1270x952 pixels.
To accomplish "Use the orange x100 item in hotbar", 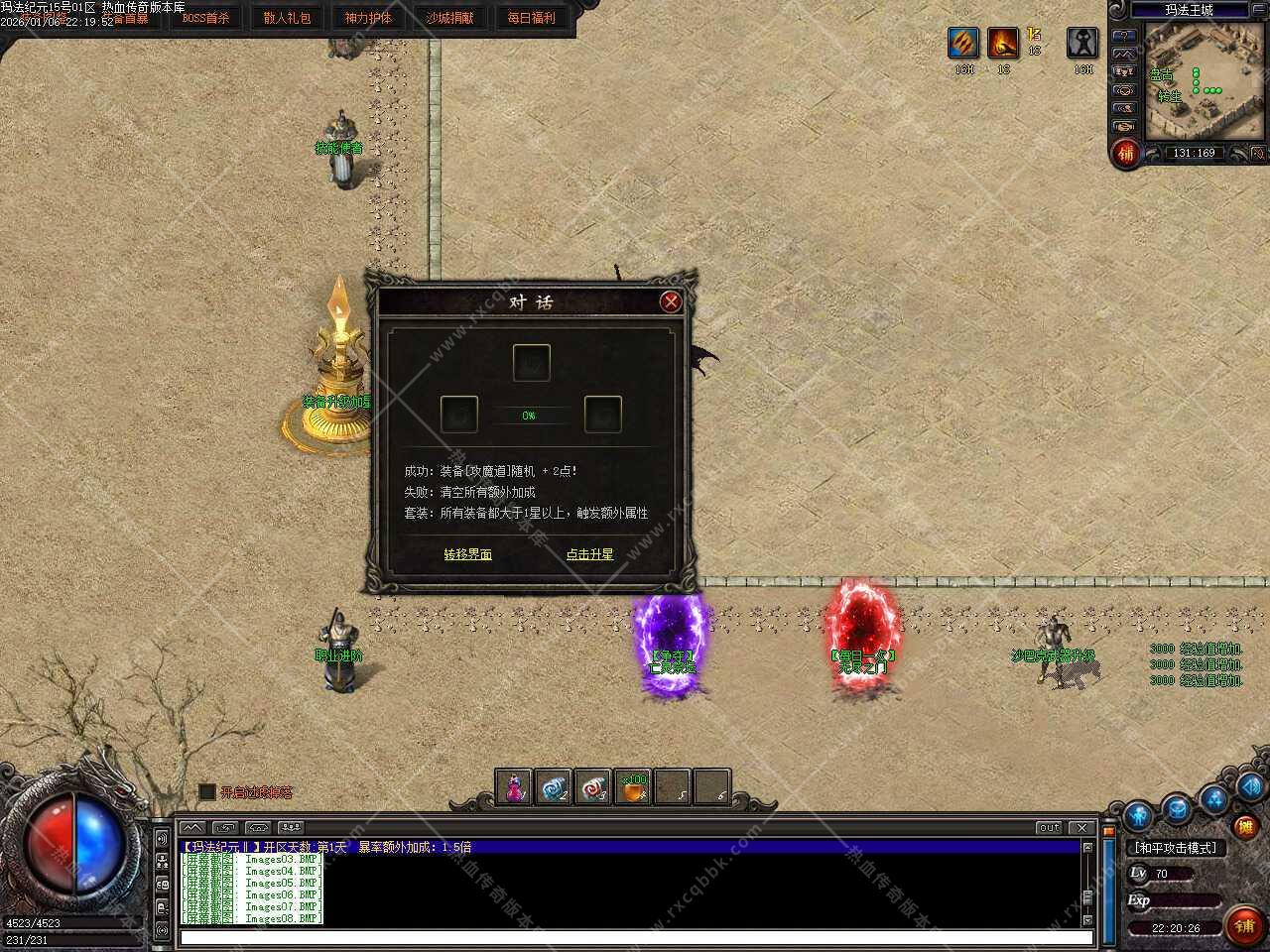I will click(x=633, y=787).
